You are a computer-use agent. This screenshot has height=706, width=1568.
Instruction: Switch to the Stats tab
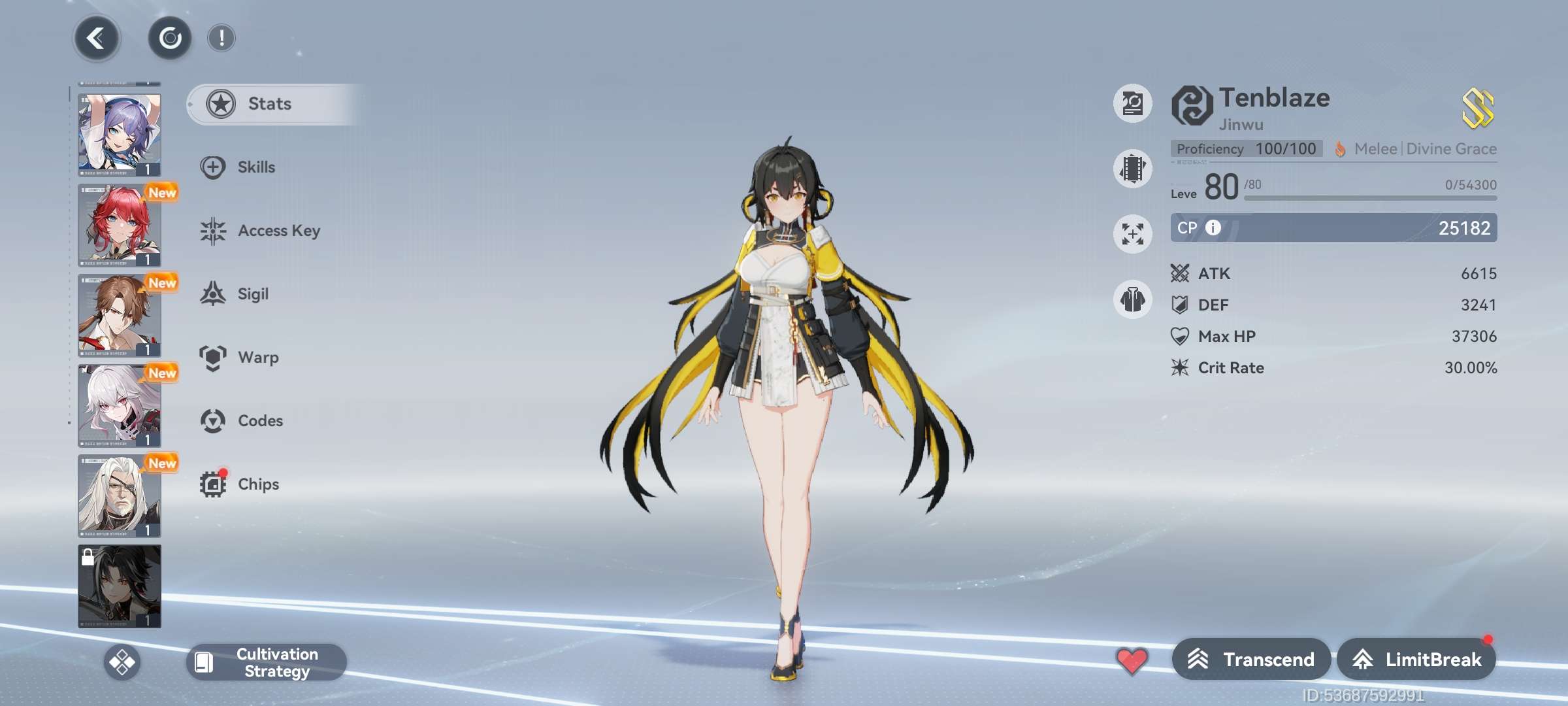pos(269,104)
